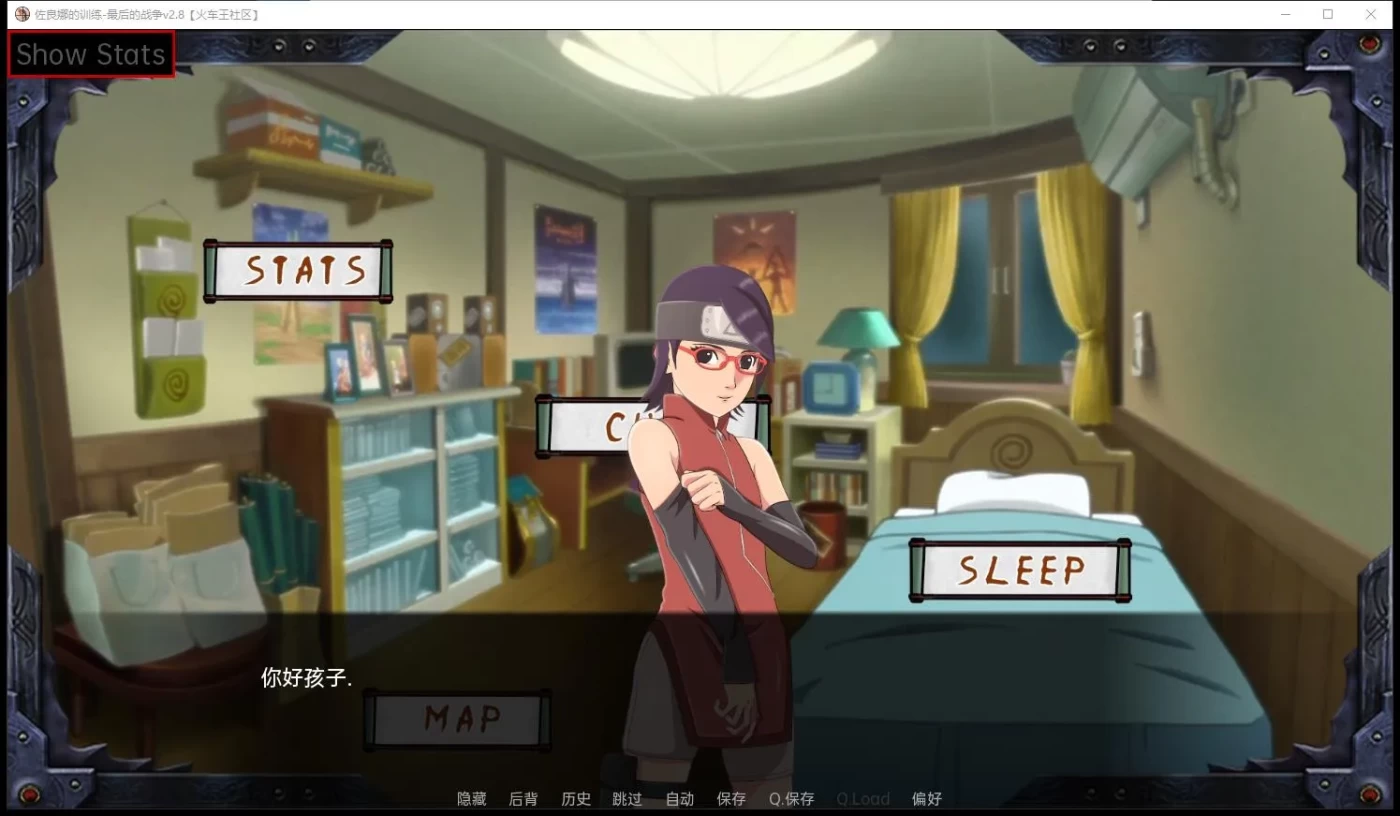Click the dialogue text 你好孩子 to advance
Screen dimensions: 1400x816
(x=306, y=678)
